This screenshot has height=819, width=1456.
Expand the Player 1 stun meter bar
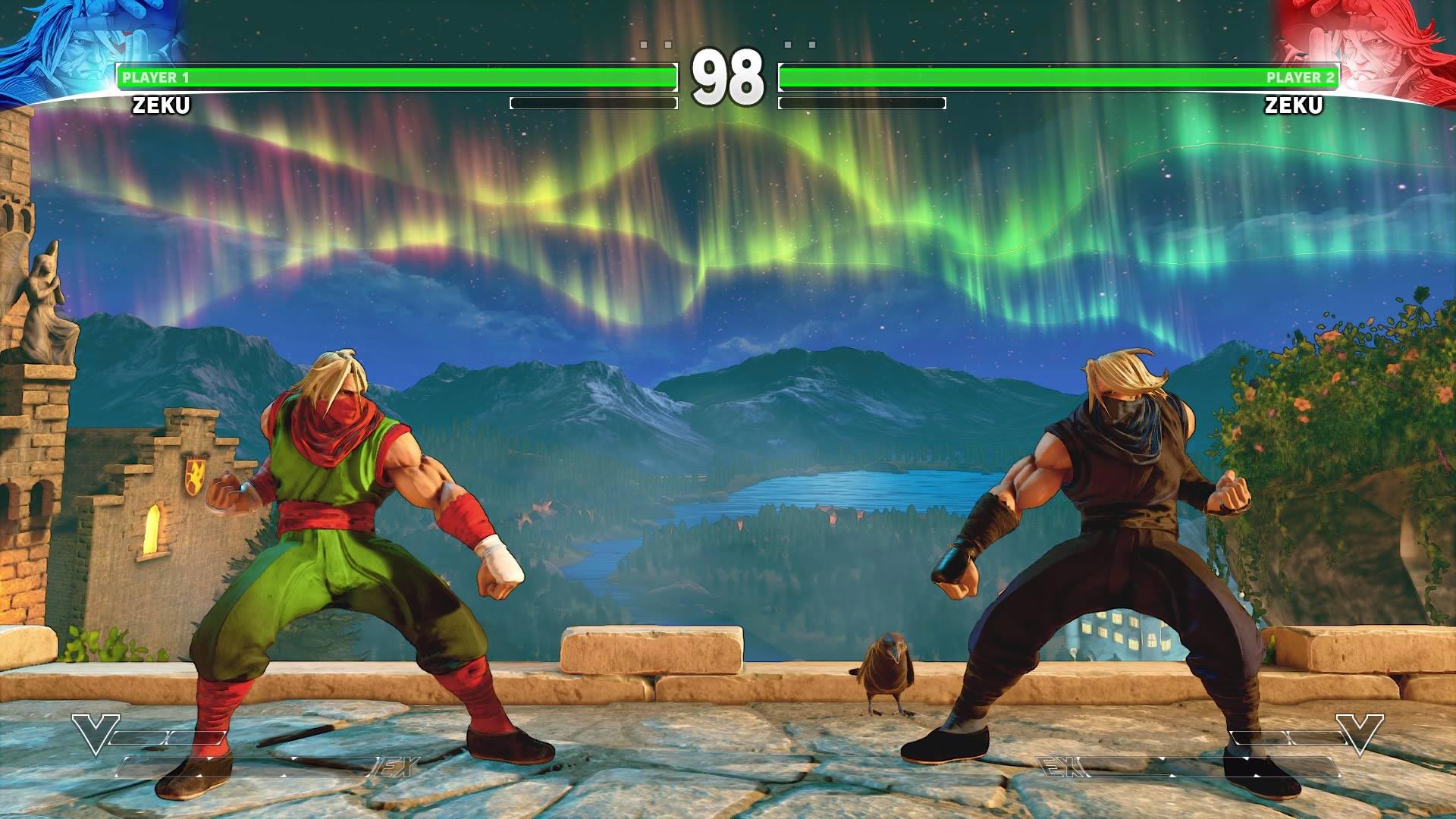[595, 102]
